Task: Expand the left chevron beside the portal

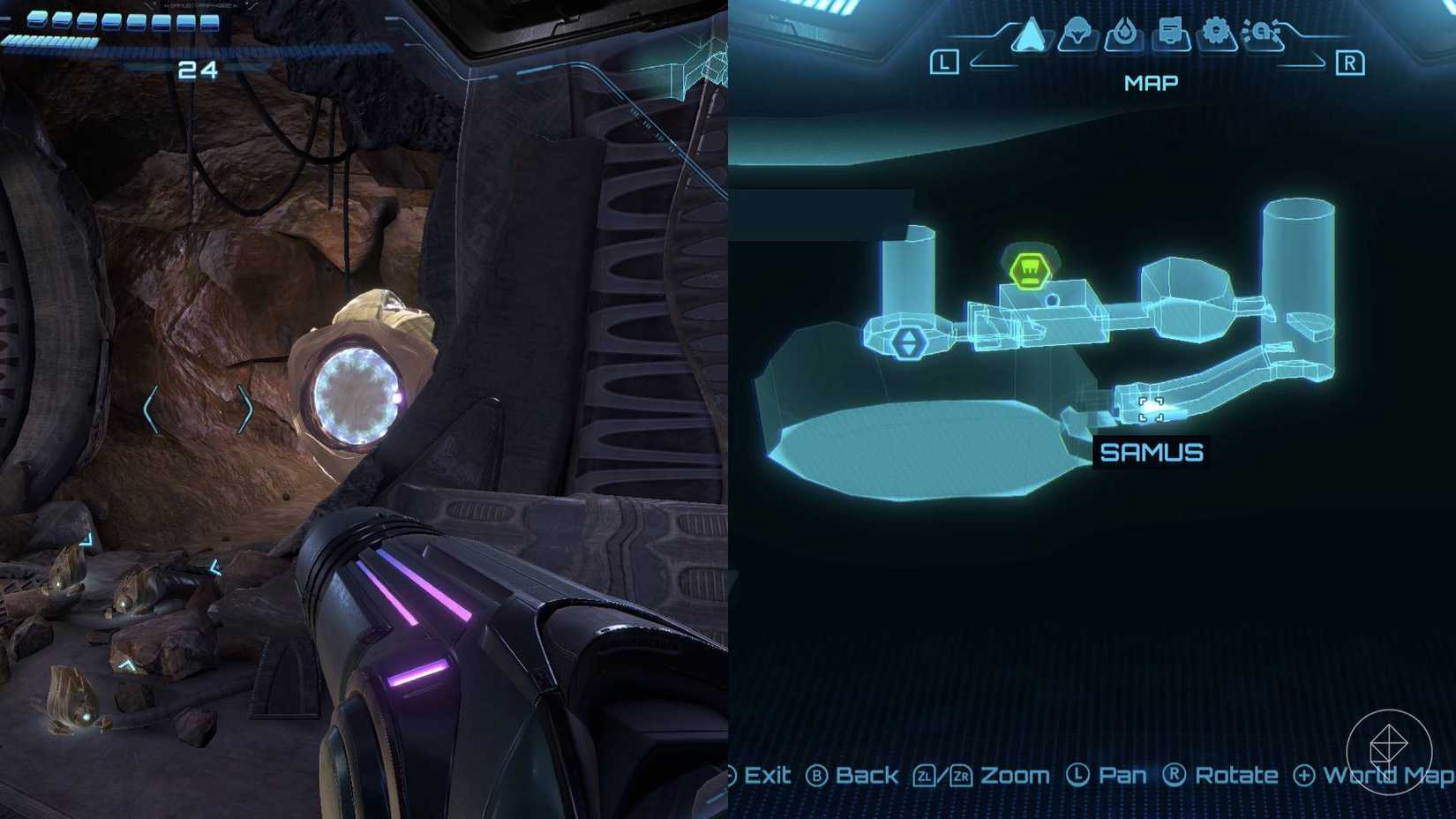Action: 150,409
